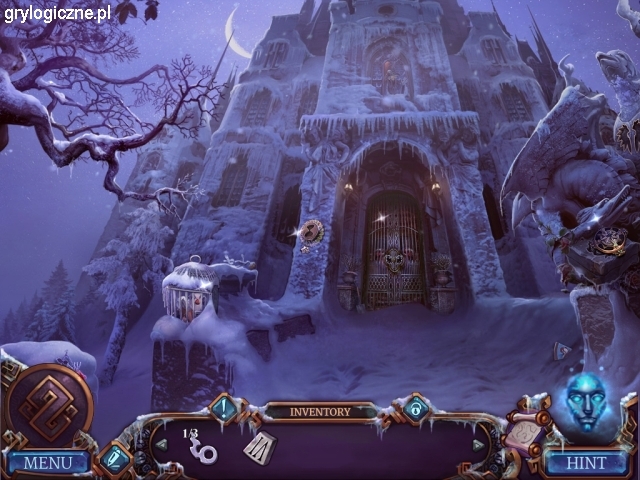Open the strategy guide diamond icon
Screen dimensions: 640x480
(x=114, y=460)
